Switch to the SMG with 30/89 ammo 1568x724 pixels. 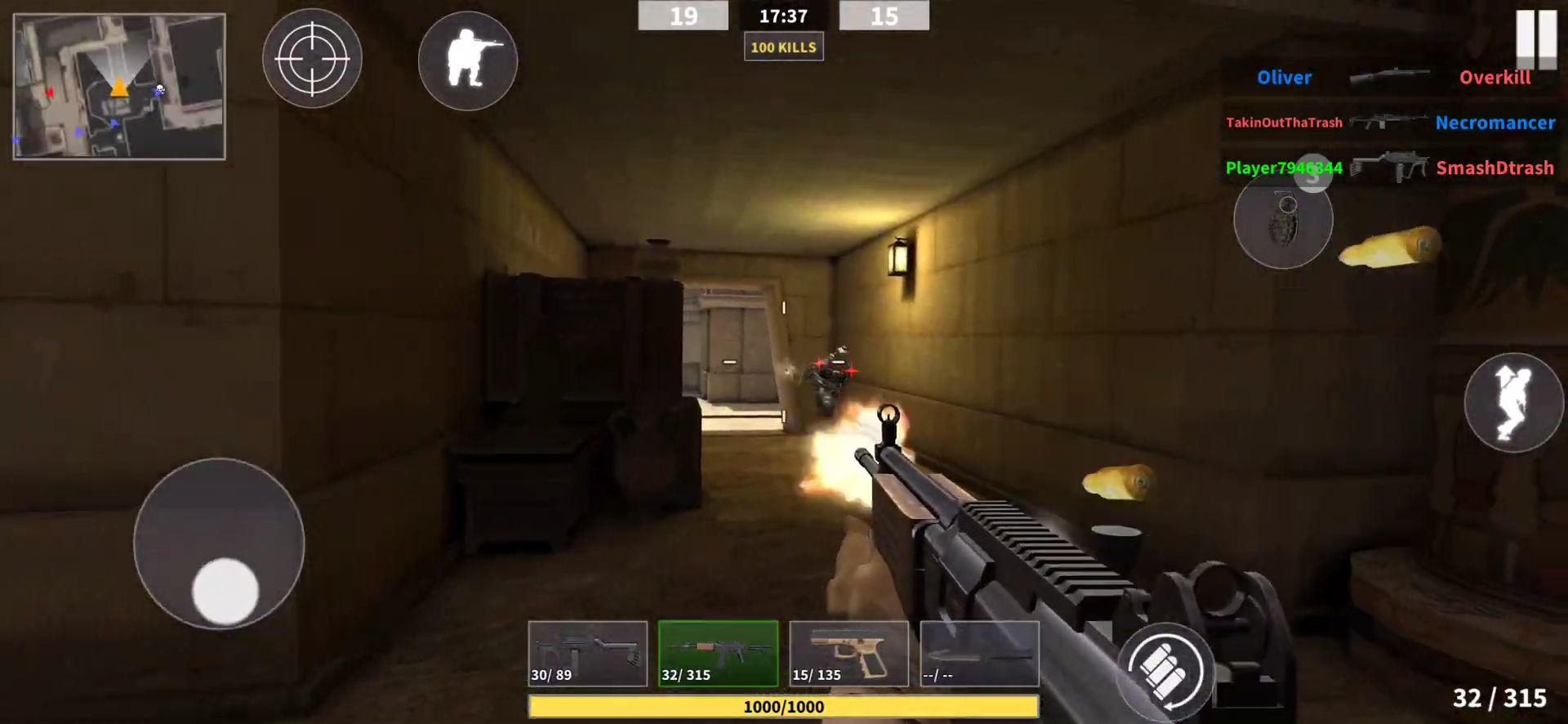click(x=587, y=654)
